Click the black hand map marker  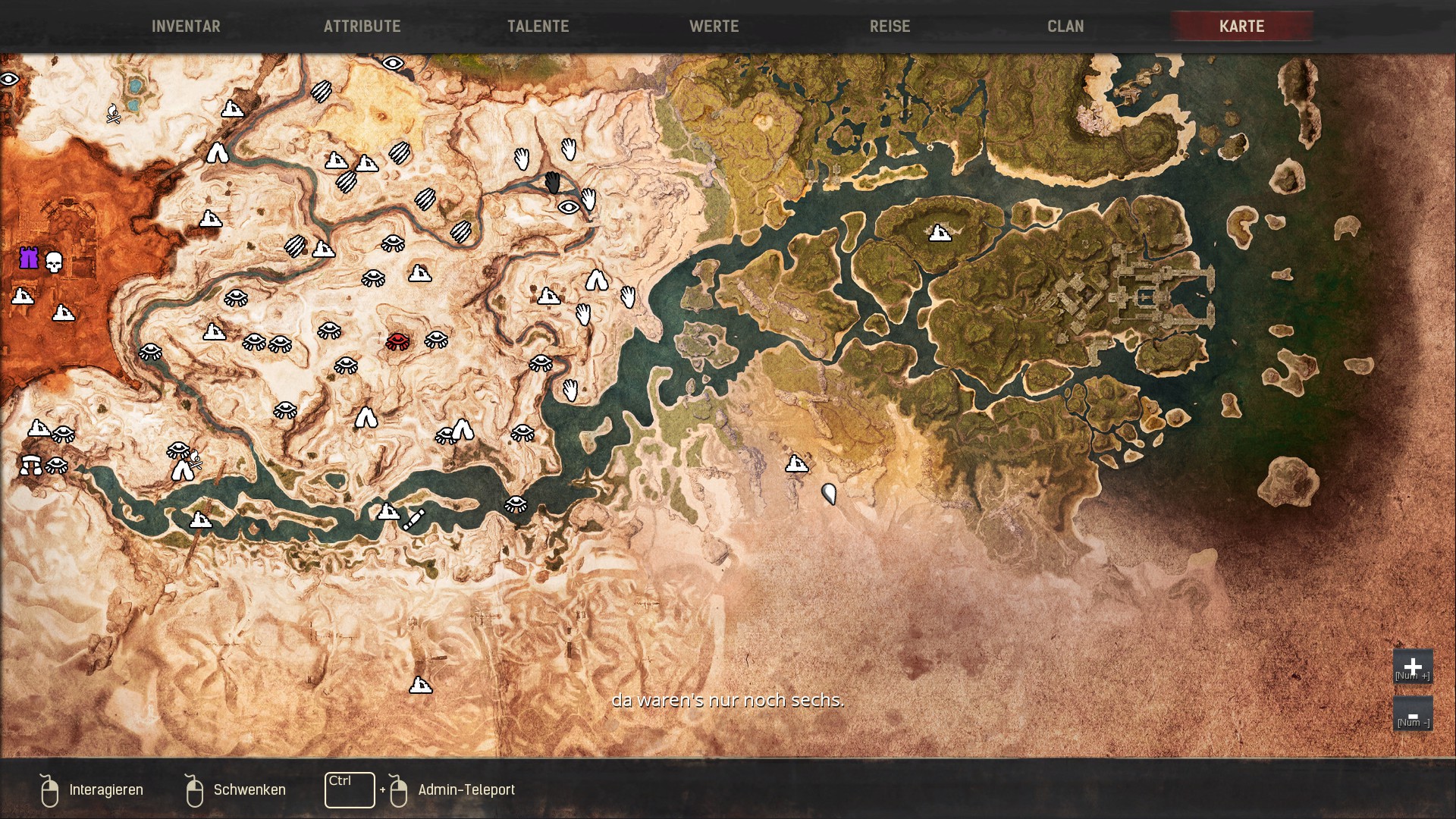[553, 182]
